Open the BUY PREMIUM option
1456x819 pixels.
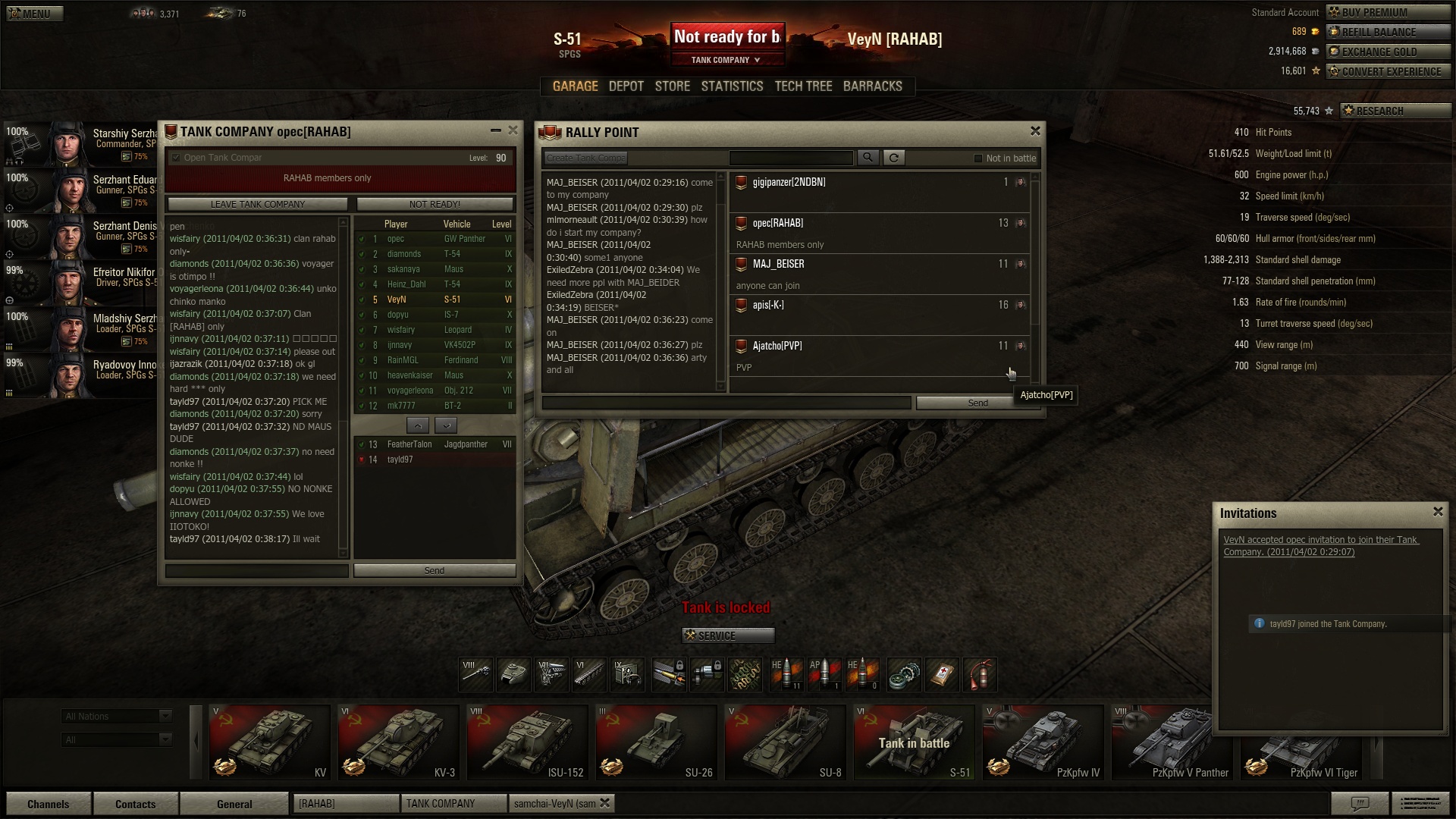tap(1388, 12)
